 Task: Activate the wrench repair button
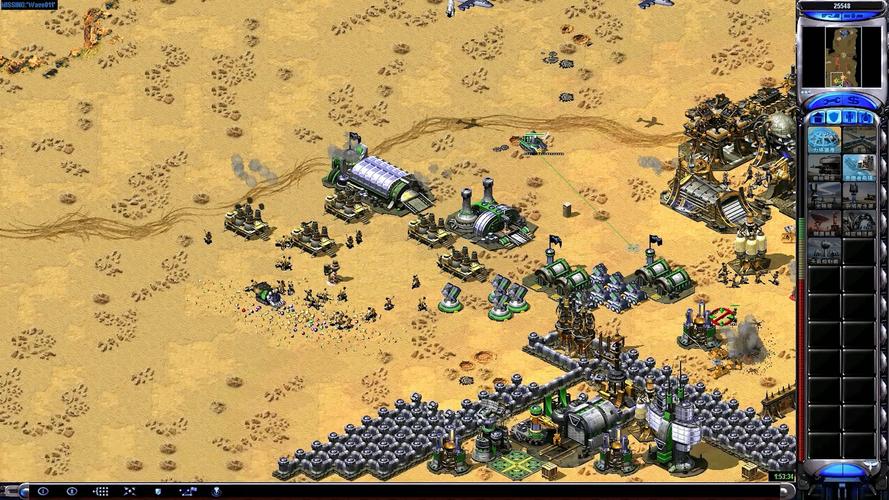pos(832,100)
